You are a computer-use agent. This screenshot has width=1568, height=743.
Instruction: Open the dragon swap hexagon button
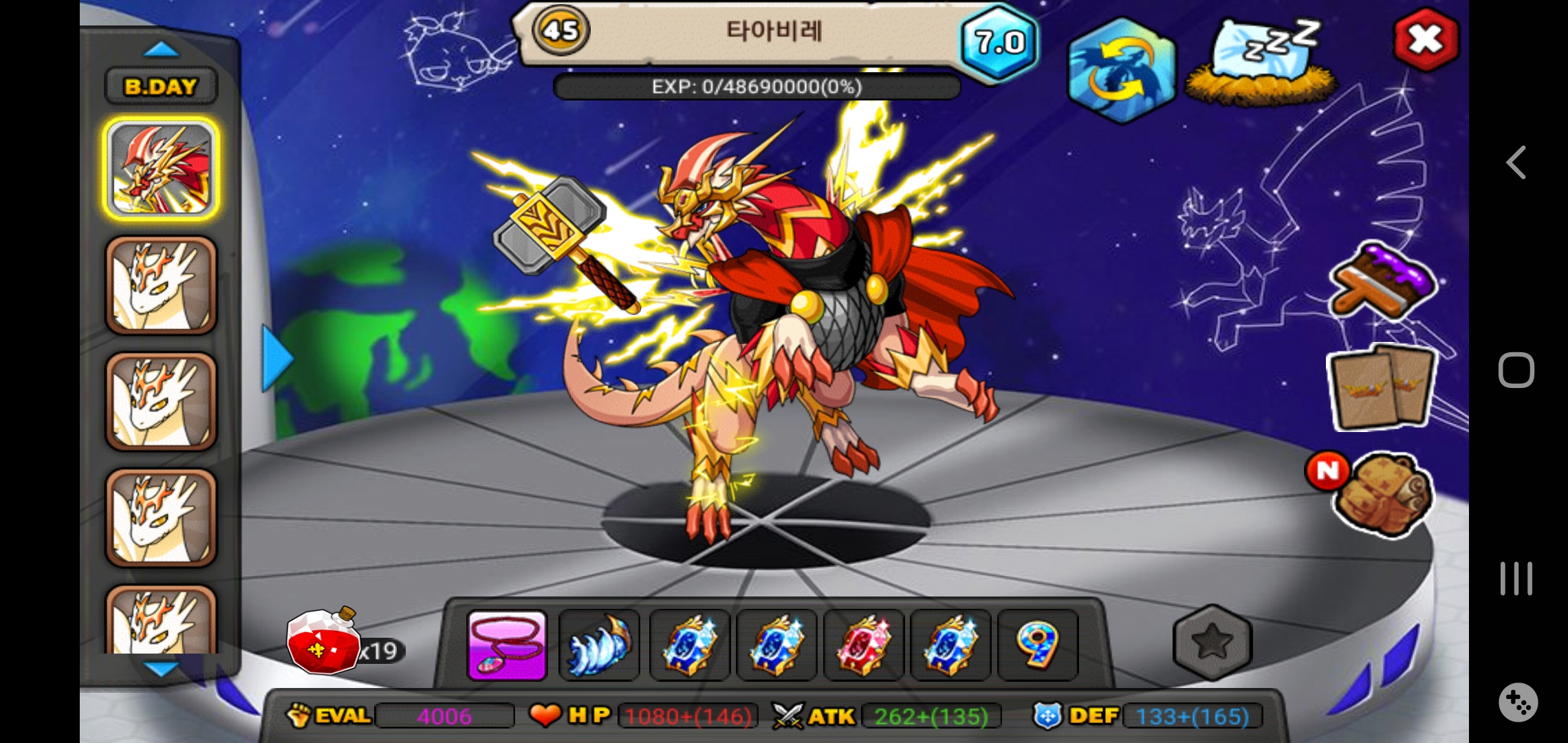pos(1121,70)
